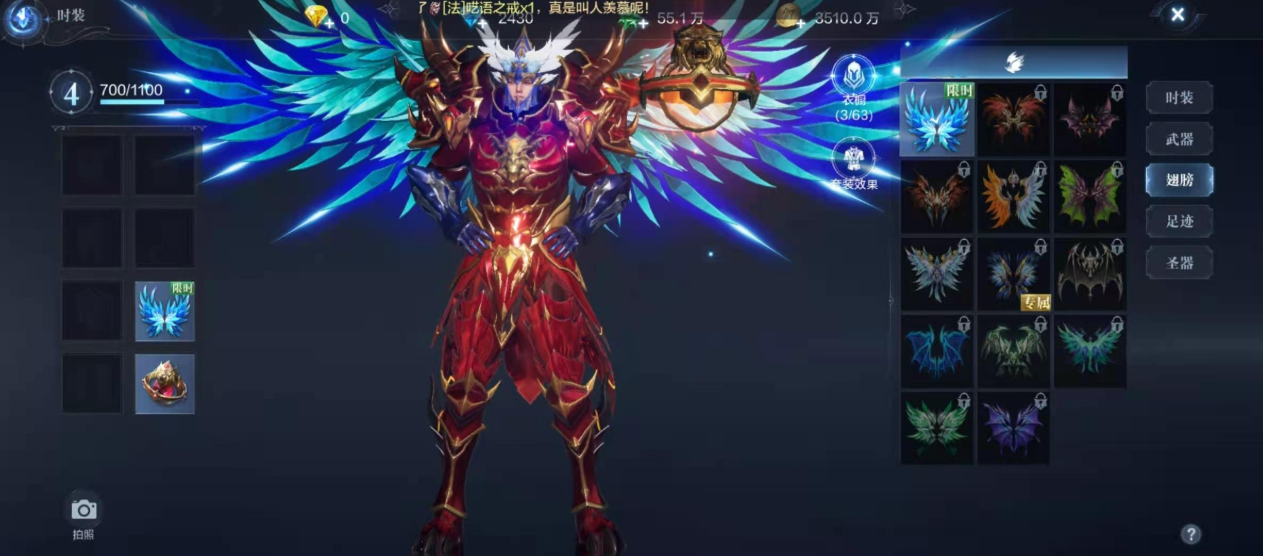Image resolution: width=1263 pixels, height=556 pixels.
Task: Open the 武器 category tab
Action: coord(1179,139)
